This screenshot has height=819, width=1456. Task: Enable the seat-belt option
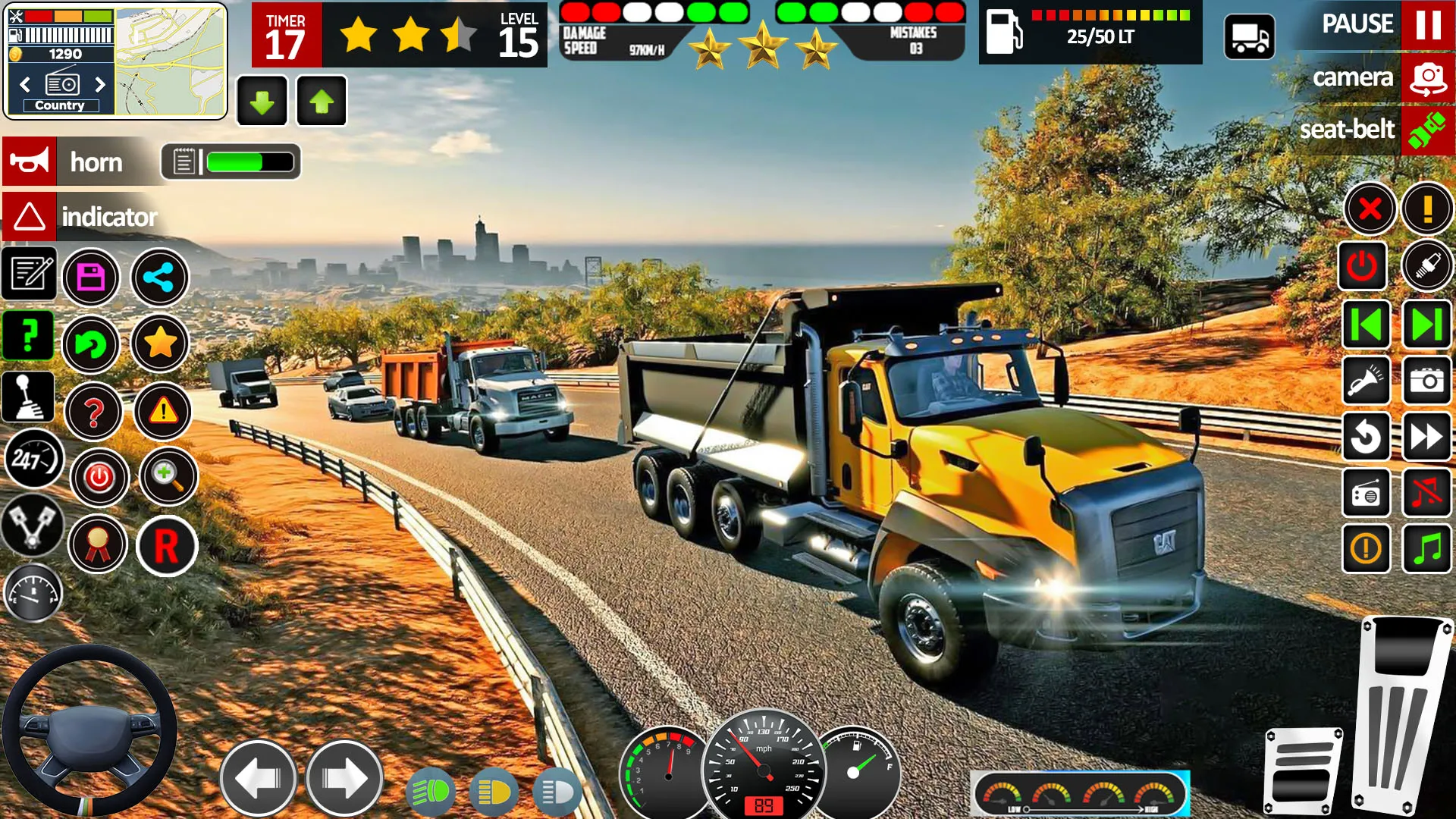[1347, 129]
